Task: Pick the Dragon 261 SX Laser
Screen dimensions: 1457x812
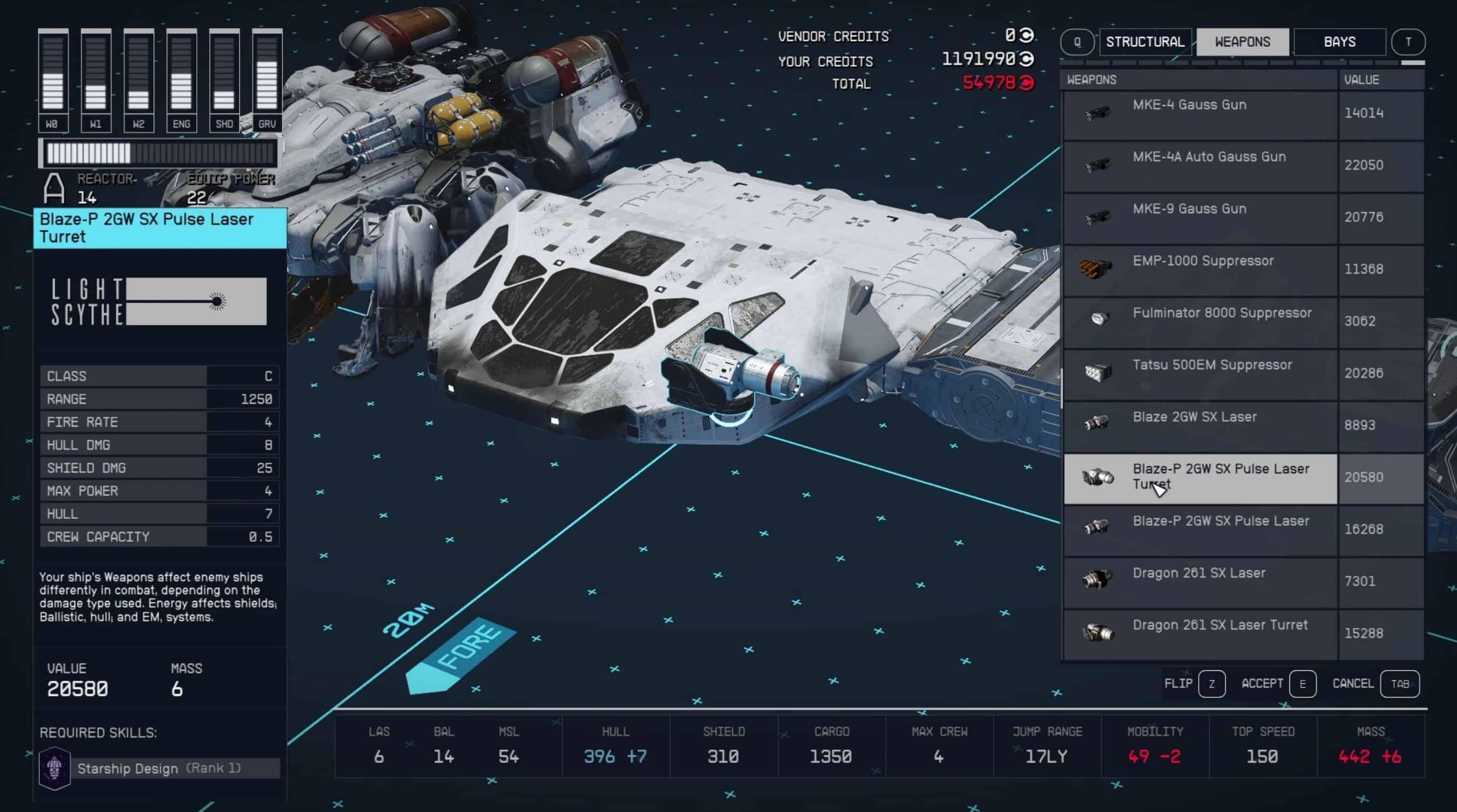Action: click(1199, 582)
